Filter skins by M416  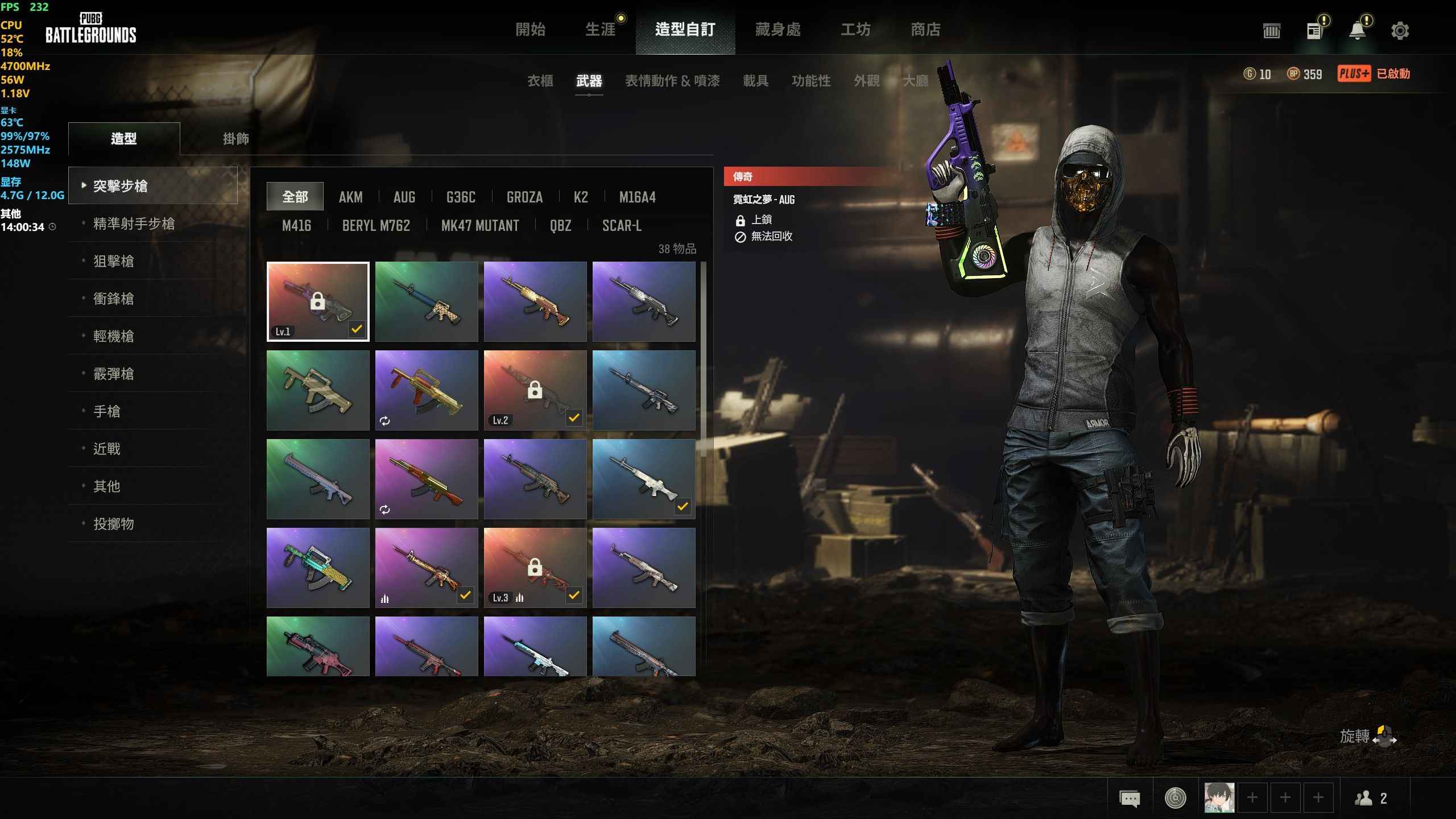coord(296,226)
